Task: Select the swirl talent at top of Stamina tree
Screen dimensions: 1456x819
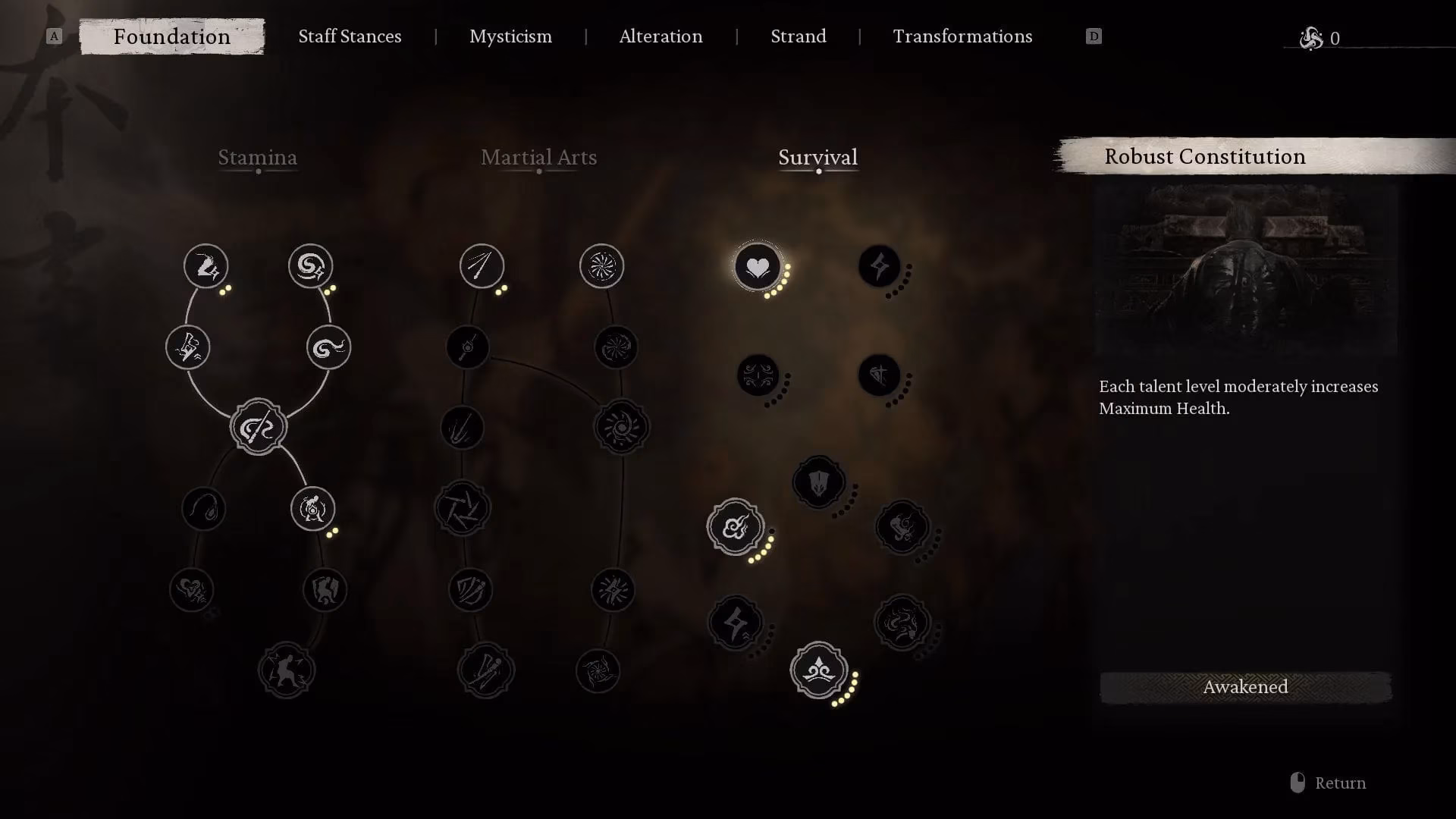Action: coord(309,266)
